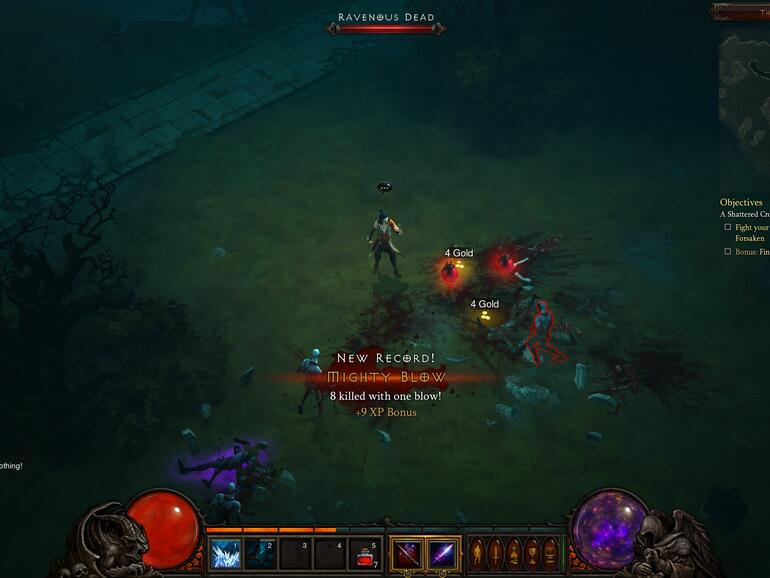
Task: Open achievements with the chalice icon
Action: [x=531, y=553]
